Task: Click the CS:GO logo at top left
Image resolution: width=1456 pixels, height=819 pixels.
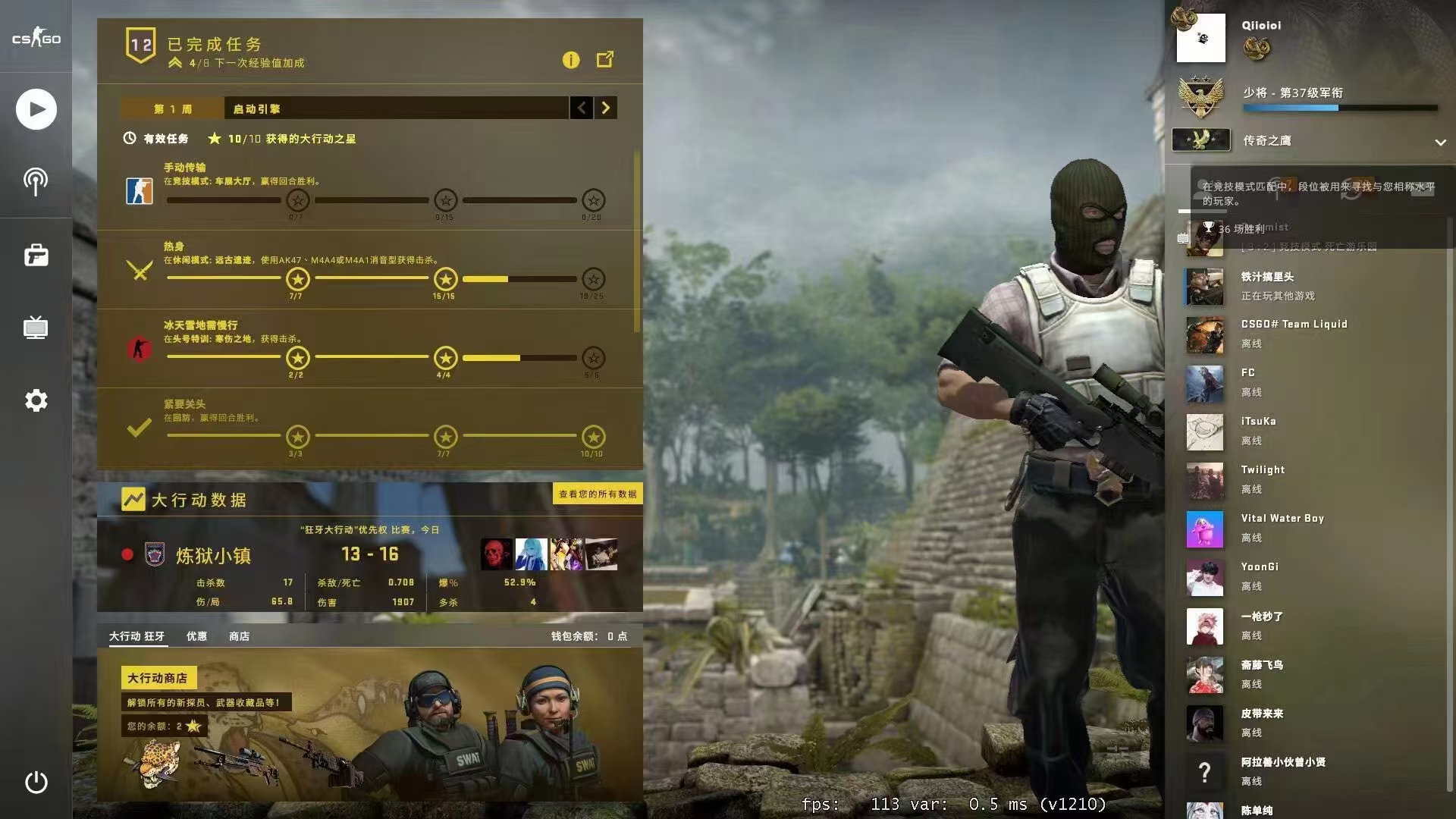Action: (x=36, y=36)
